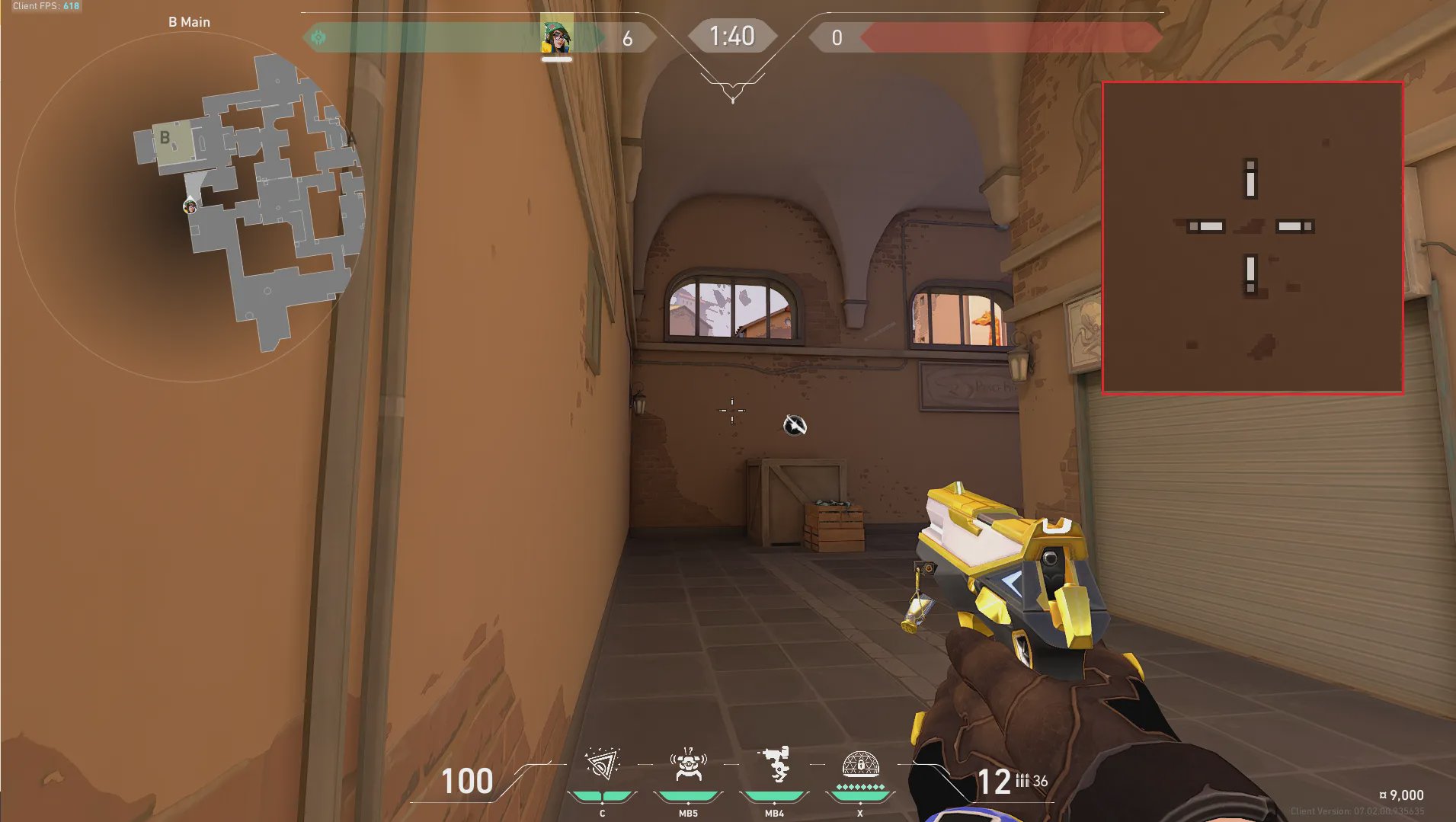Image resolution: width=1456 pixels, height=822 pixels.
Task: Activate the Nanoswarm grenade ability
Action: 602,766
